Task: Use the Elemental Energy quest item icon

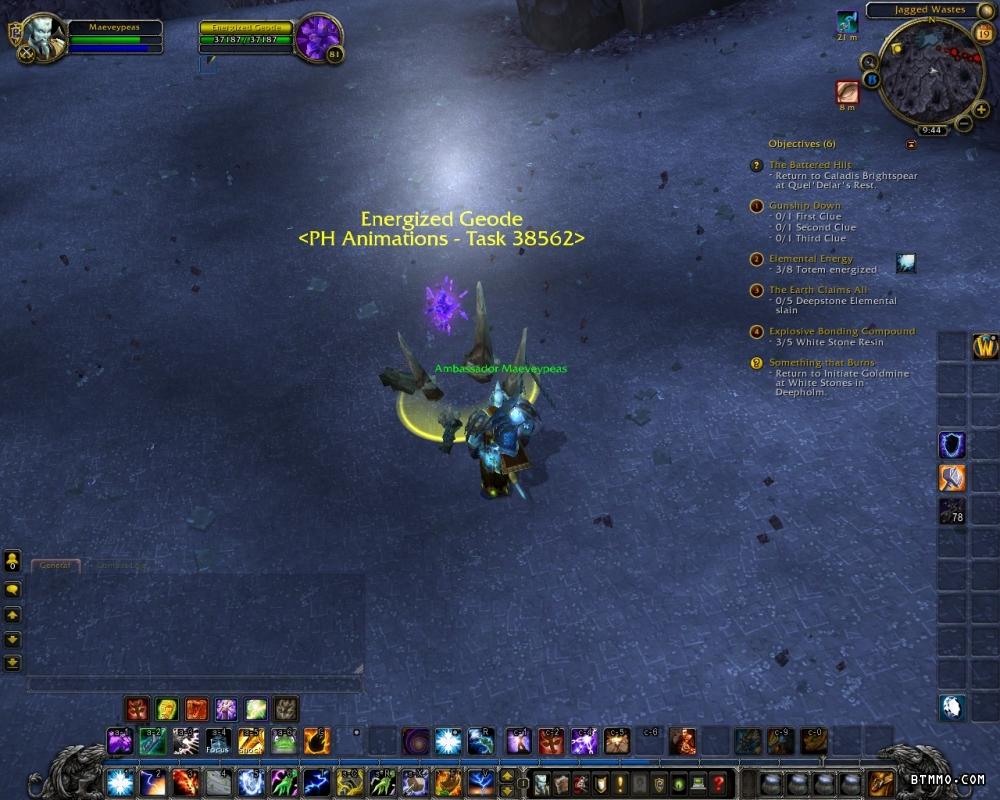Action: click(x=906, y=263)
